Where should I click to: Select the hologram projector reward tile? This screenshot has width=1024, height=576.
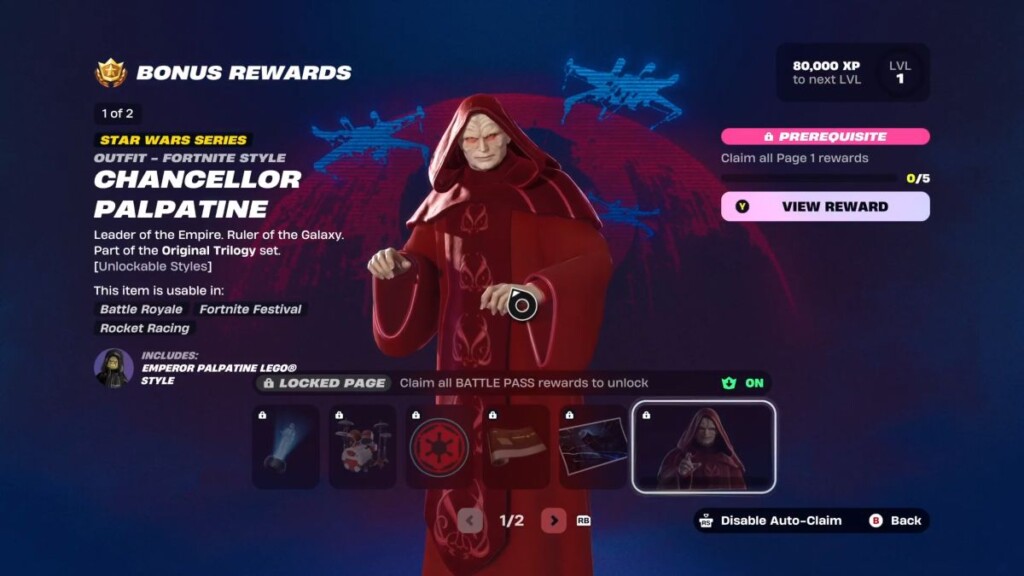tap(285, 447)
